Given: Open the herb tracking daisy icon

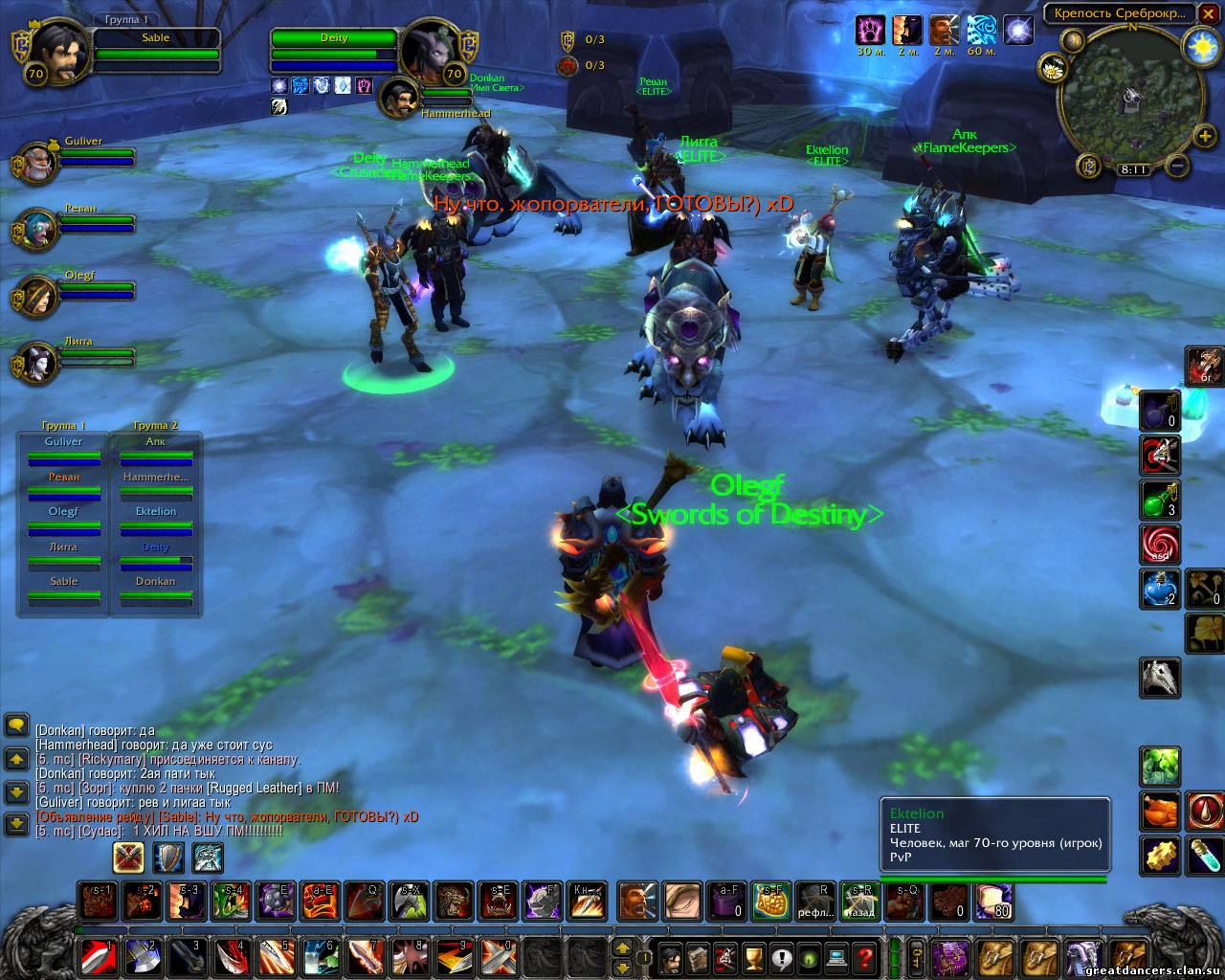Looking at the screenshot, I should point(1055,69).
